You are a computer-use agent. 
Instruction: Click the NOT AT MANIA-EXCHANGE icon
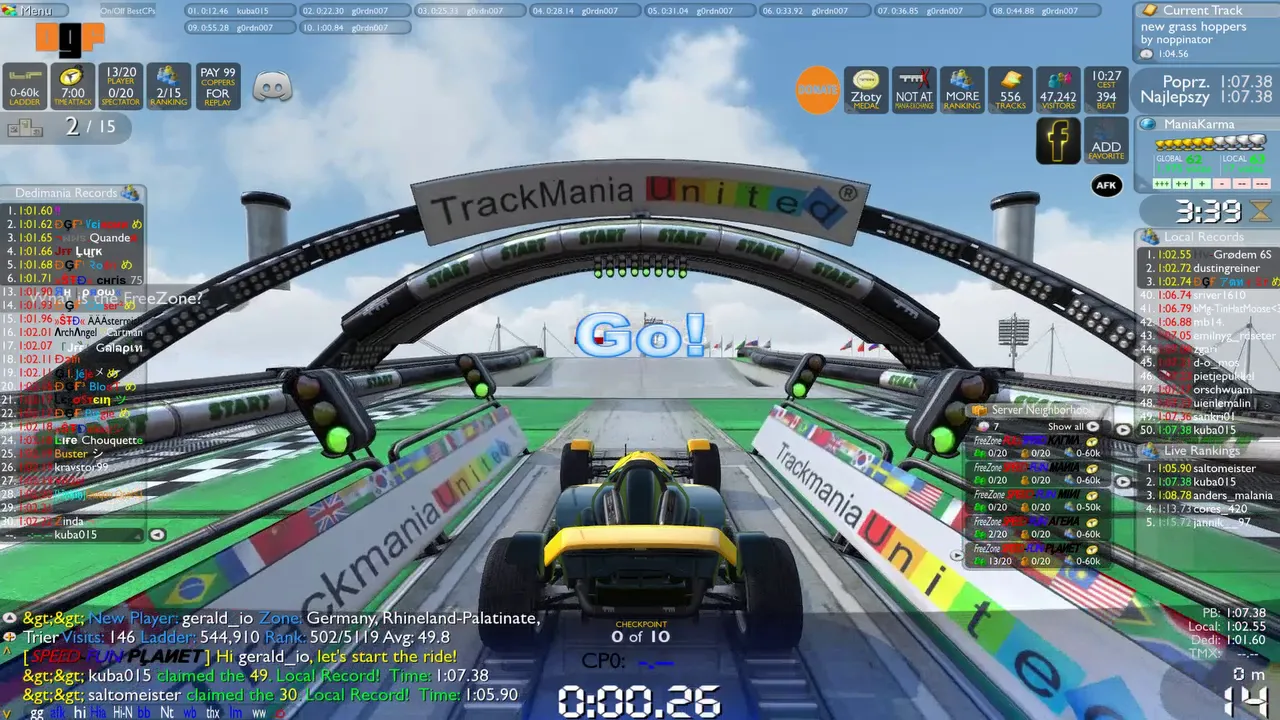click(913, 90)
